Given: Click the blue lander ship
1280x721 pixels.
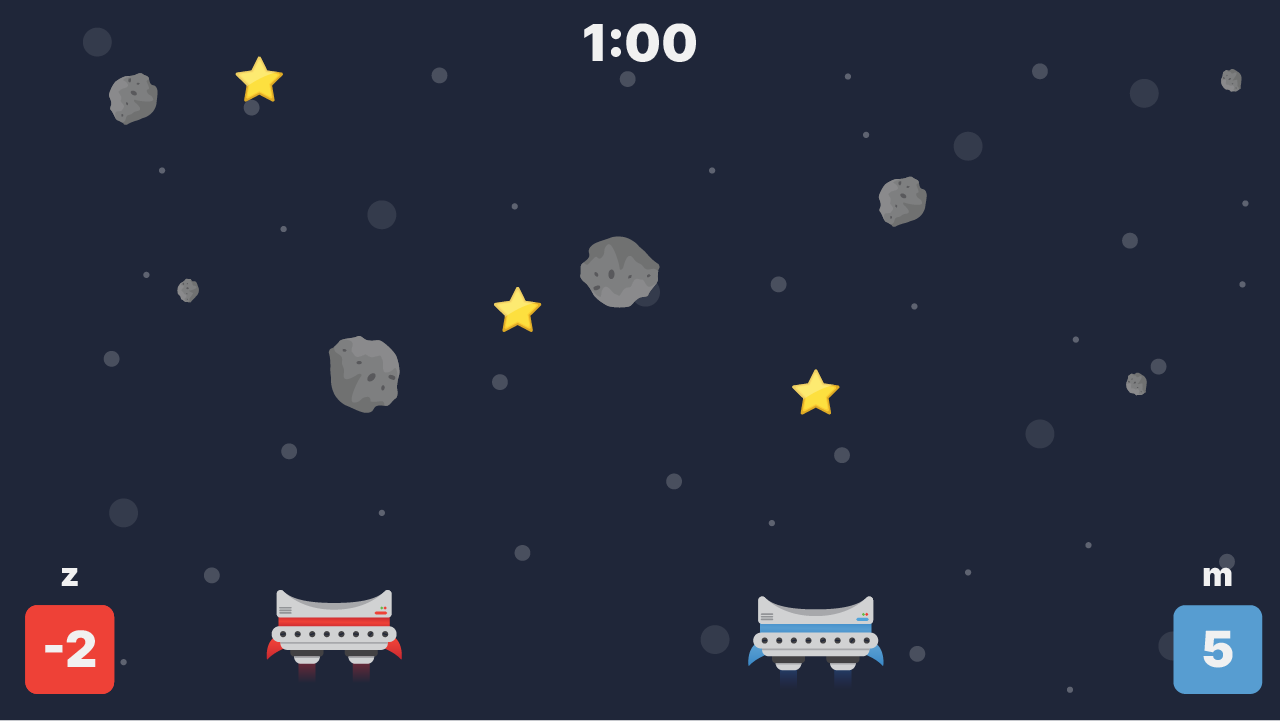Looking at the screenshot, I should click(x=815, y=630).
